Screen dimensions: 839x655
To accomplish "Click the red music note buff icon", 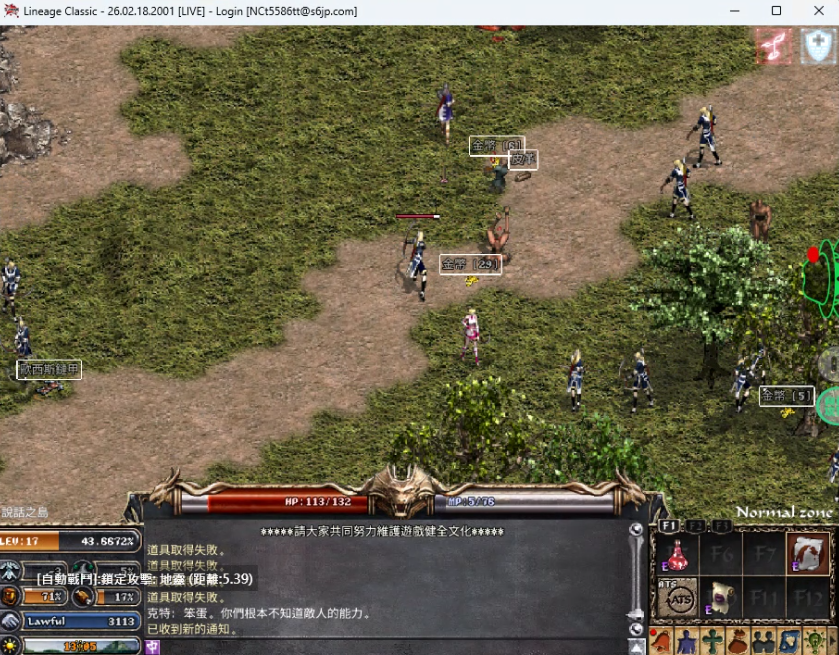I will 773,46.
